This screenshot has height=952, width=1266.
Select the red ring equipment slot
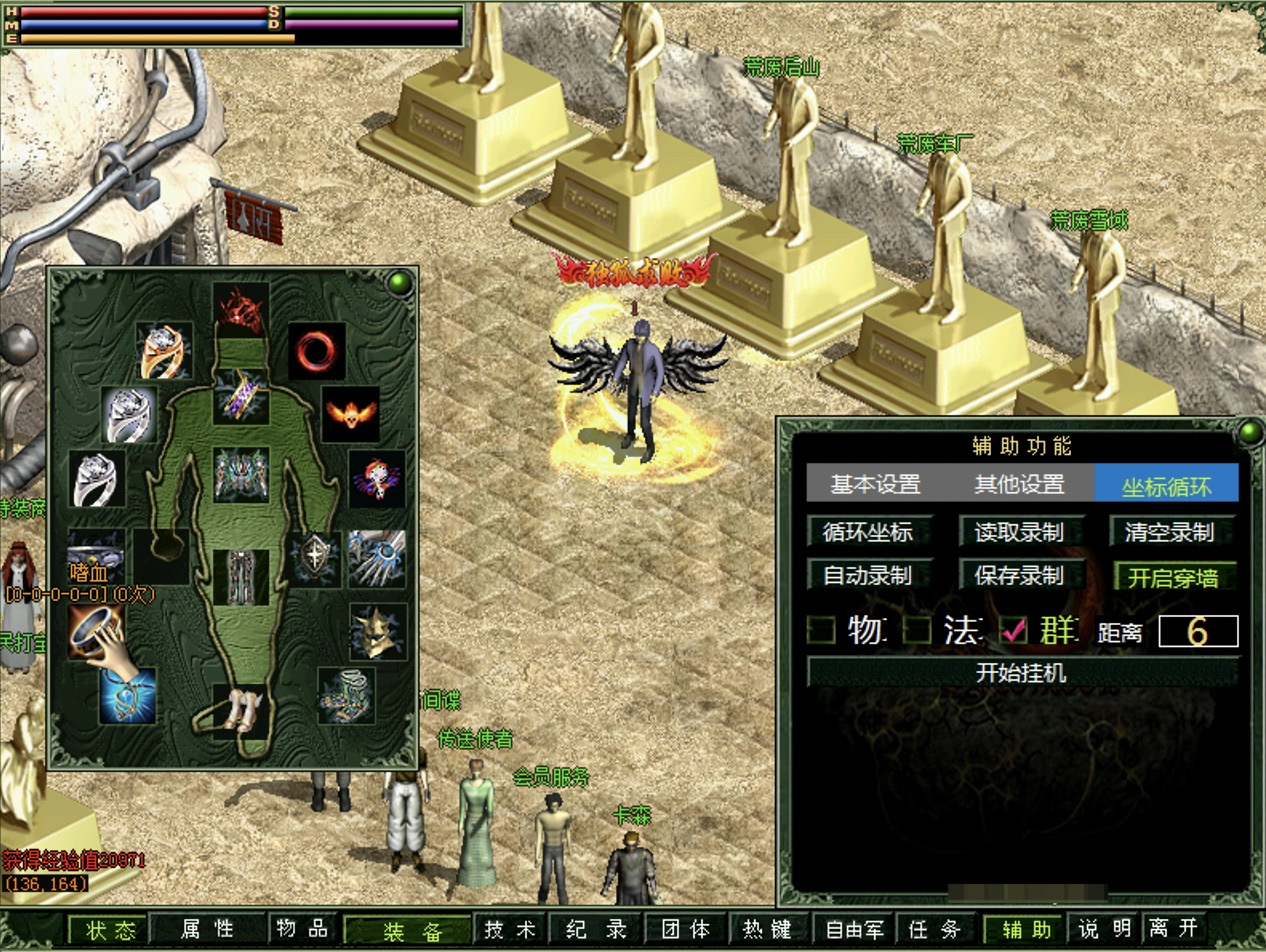[317, 350]
